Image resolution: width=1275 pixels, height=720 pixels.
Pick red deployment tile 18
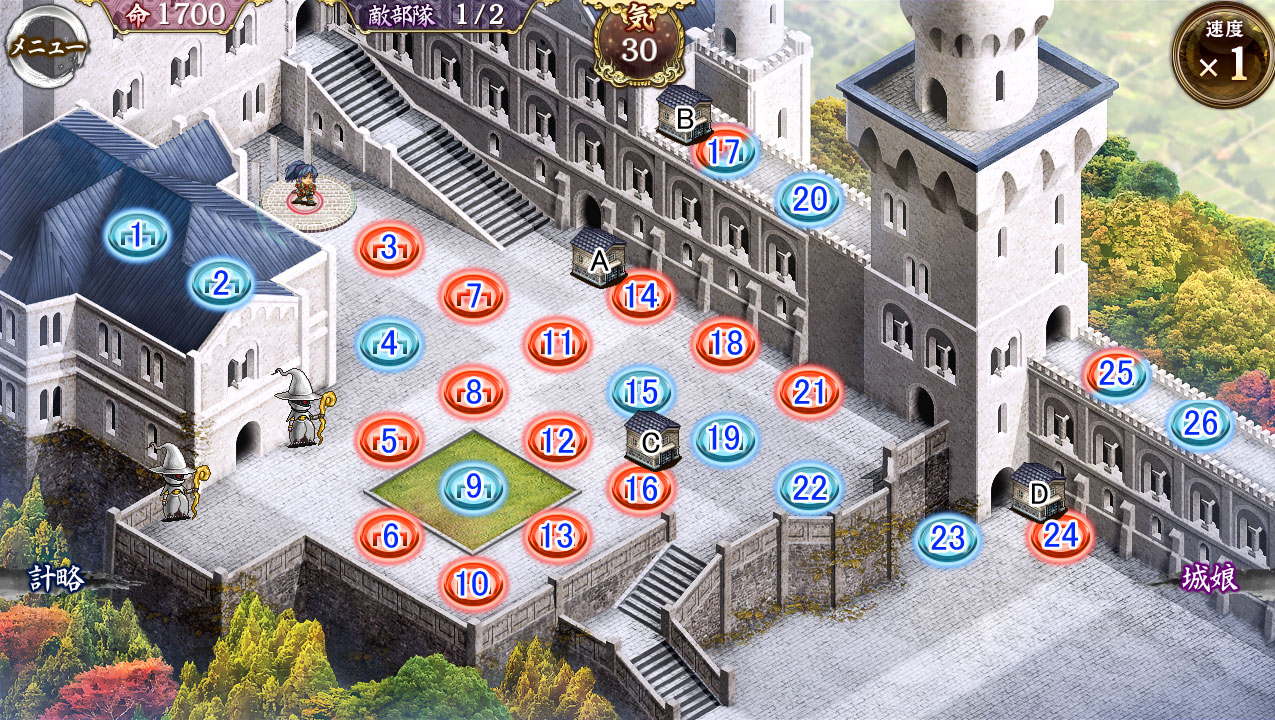[727, 344]
